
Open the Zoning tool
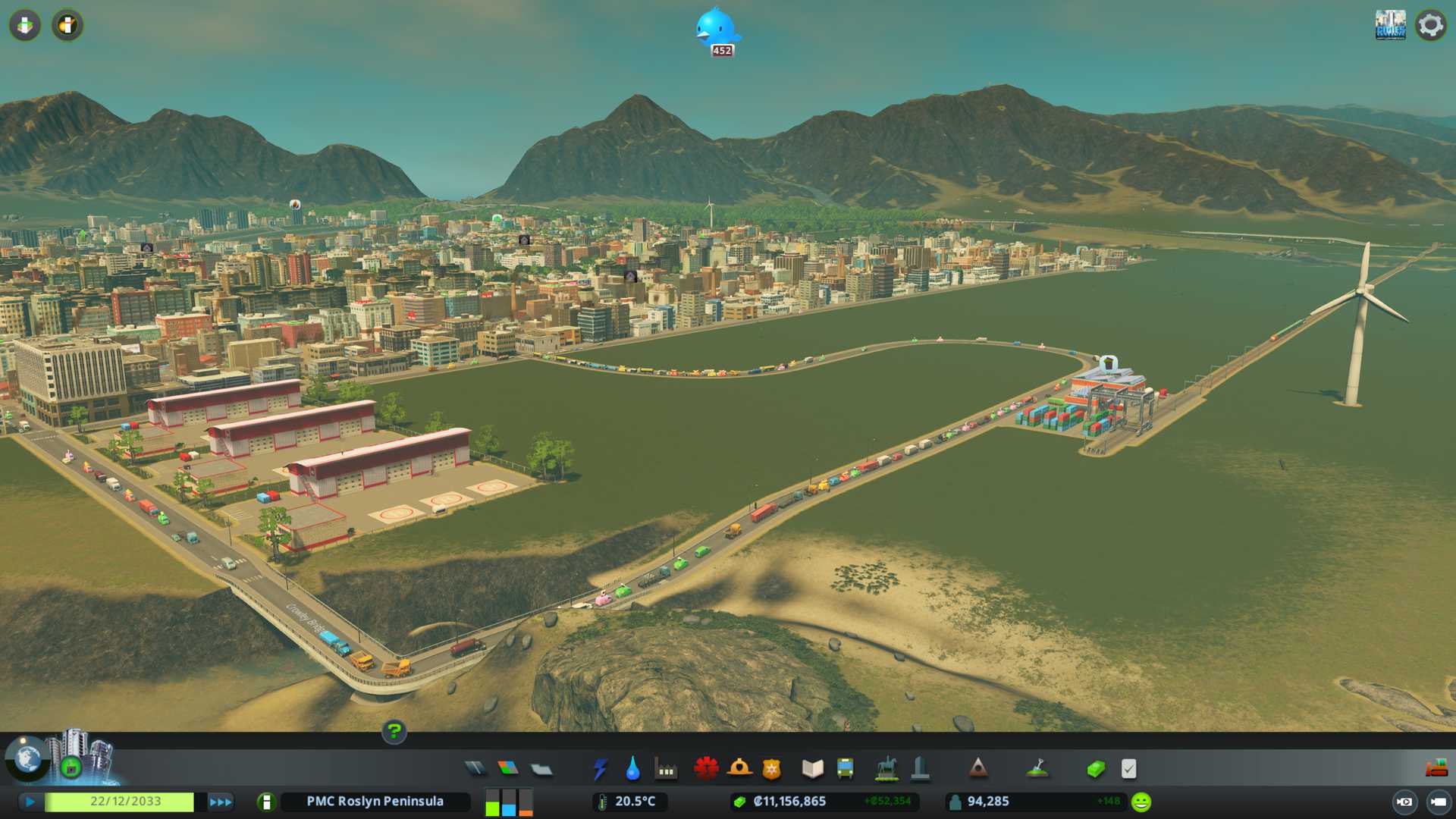[x=508, y=769]
